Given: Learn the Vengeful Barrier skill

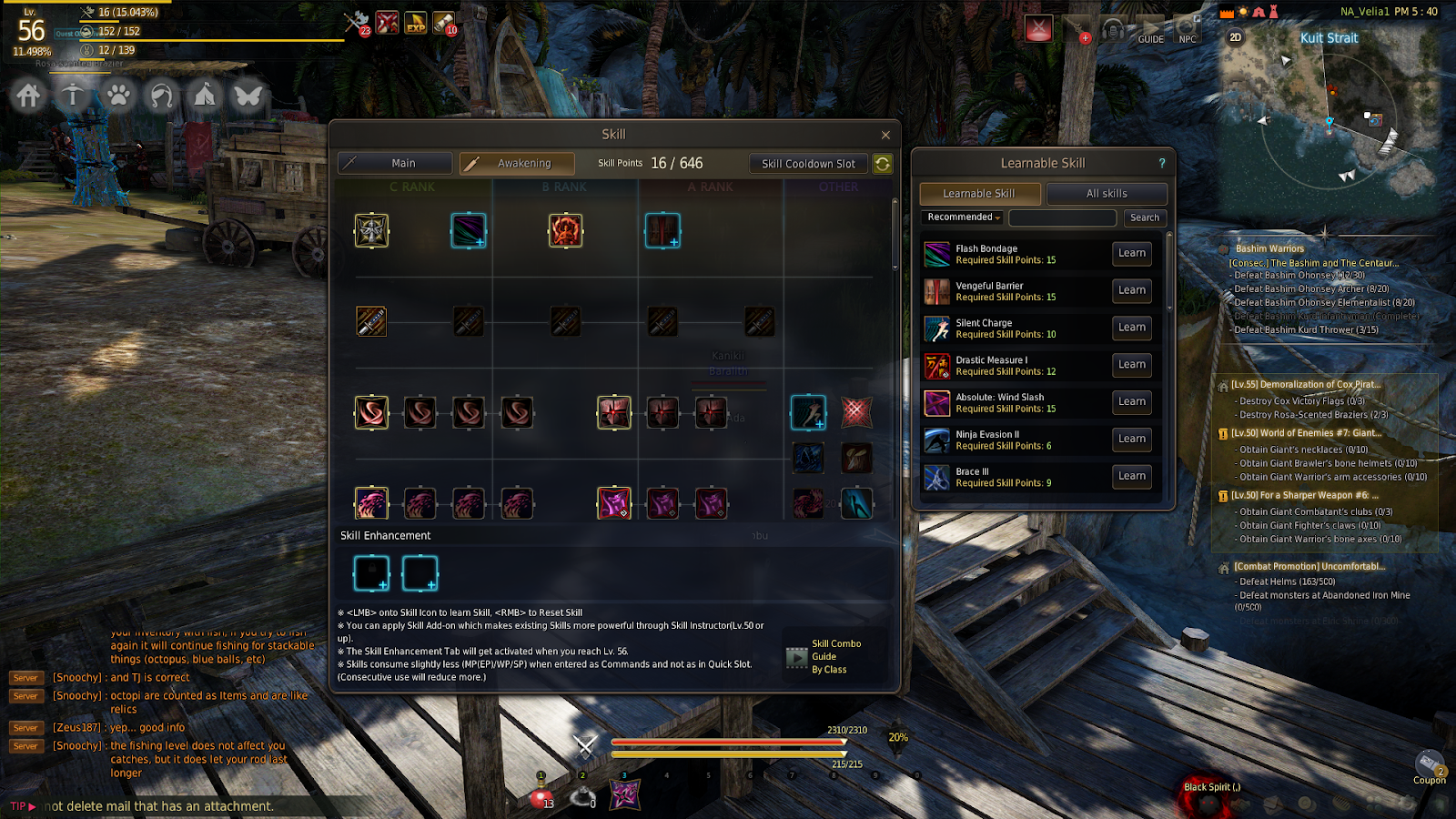Looking at the screenshot, I should pyautogui.click(x=1132, y=290).
